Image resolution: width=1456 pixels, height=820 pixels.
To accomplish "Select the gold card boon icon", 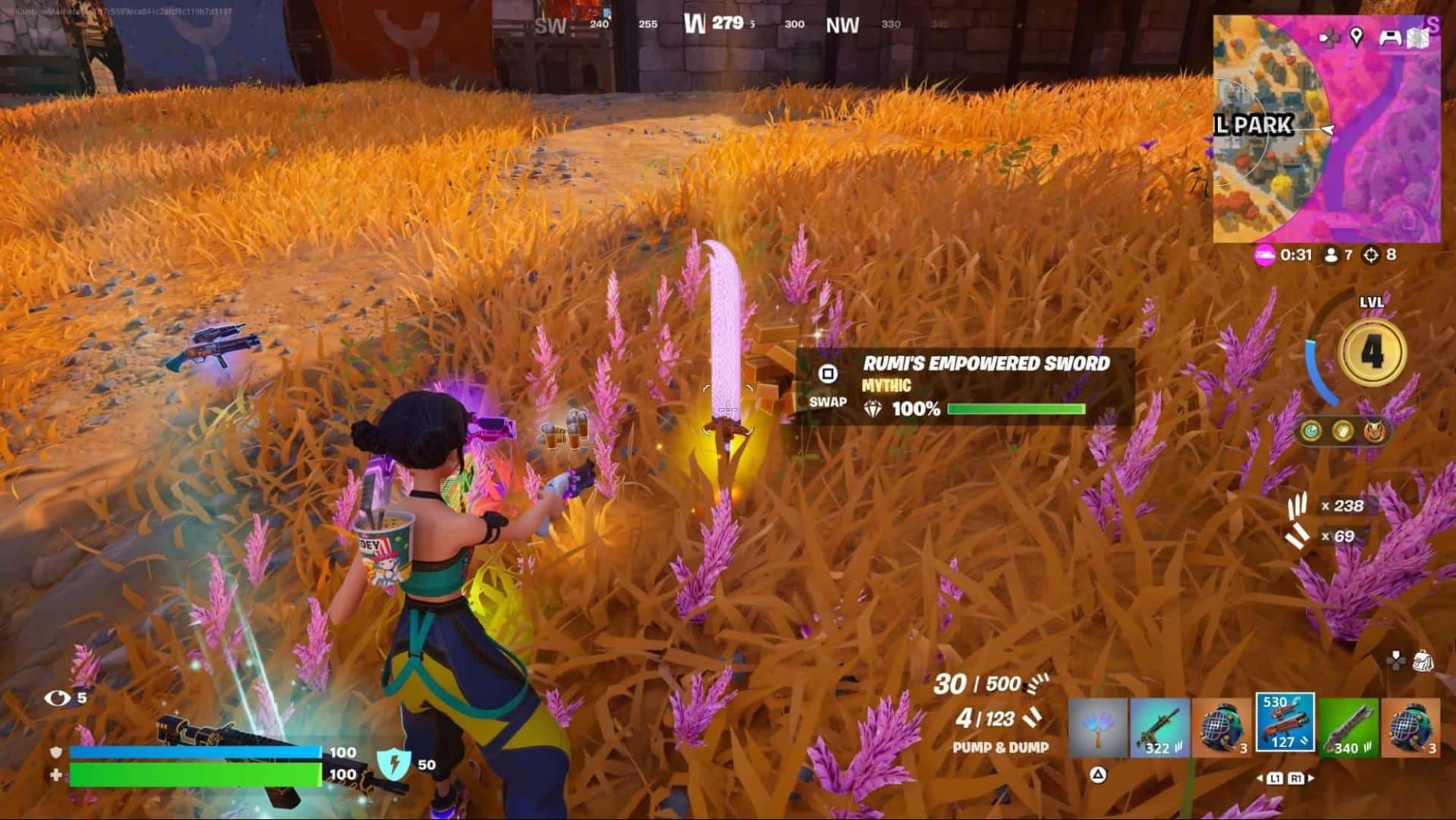I will [x=1342, y=431].
